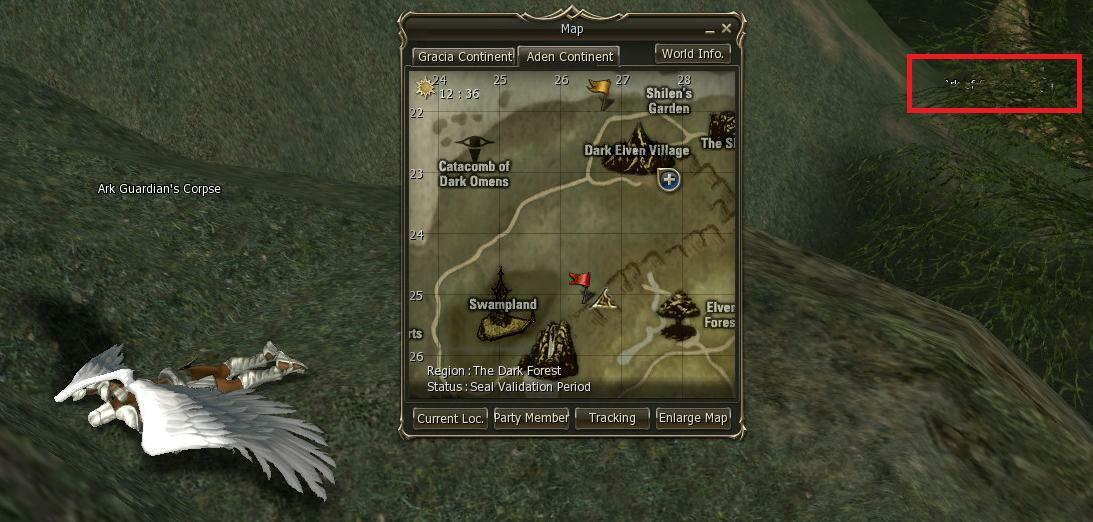The width and height of the screenshot is (1093, 522).
Task: Click the Party Member button
Action: click(531, 418)
